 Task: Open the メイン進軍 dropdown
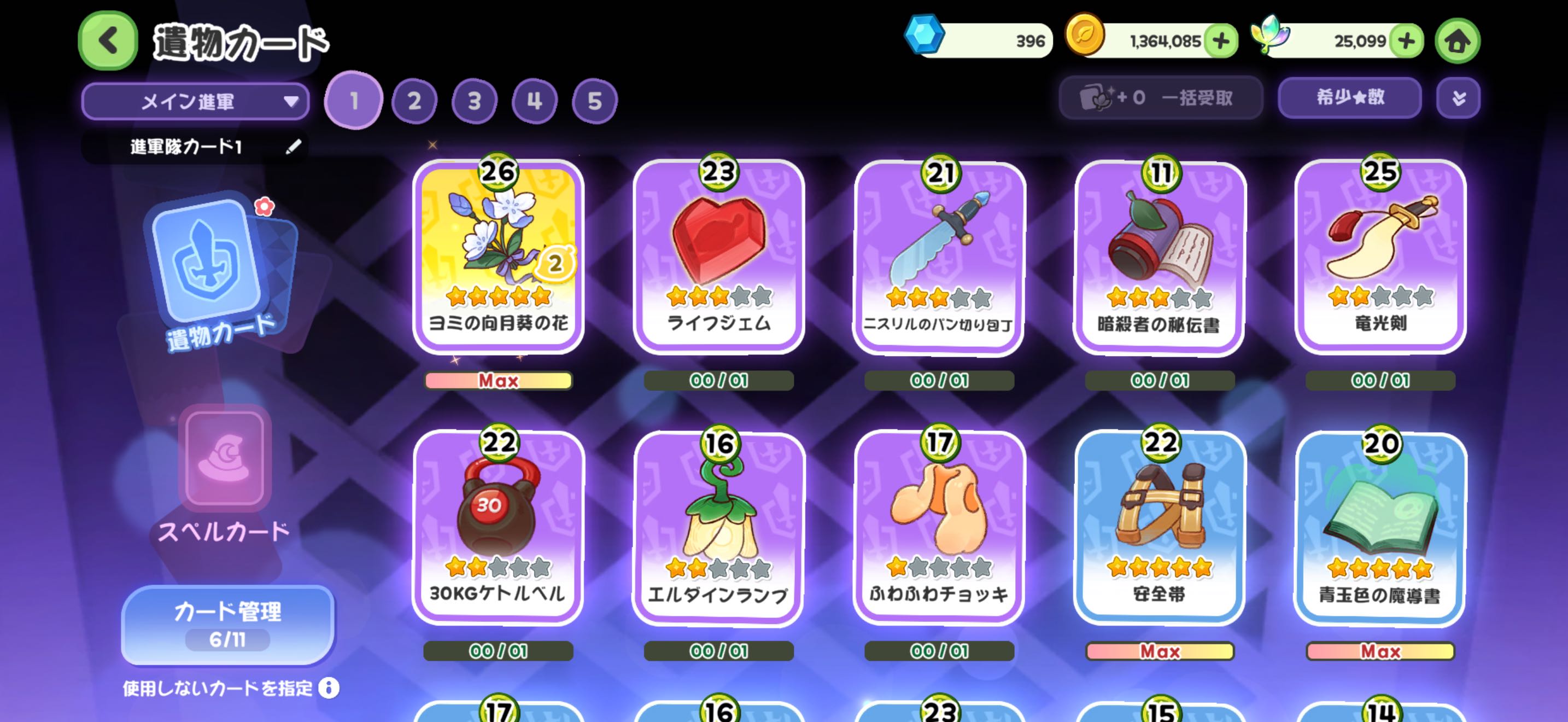[195, 101]
